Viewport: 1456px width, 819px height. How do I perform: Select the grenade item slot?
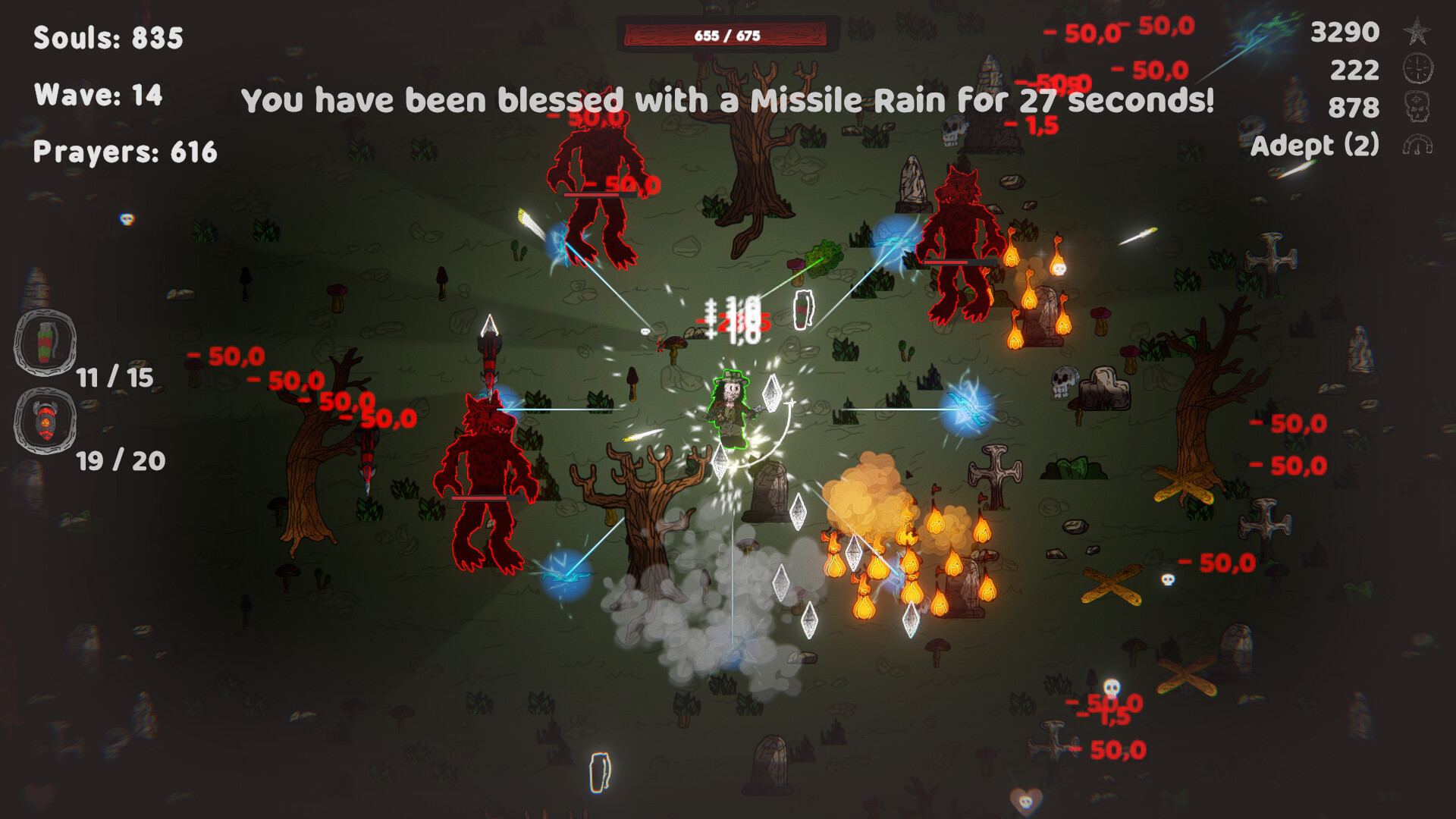pyautogui.click(x=45, y=343)
